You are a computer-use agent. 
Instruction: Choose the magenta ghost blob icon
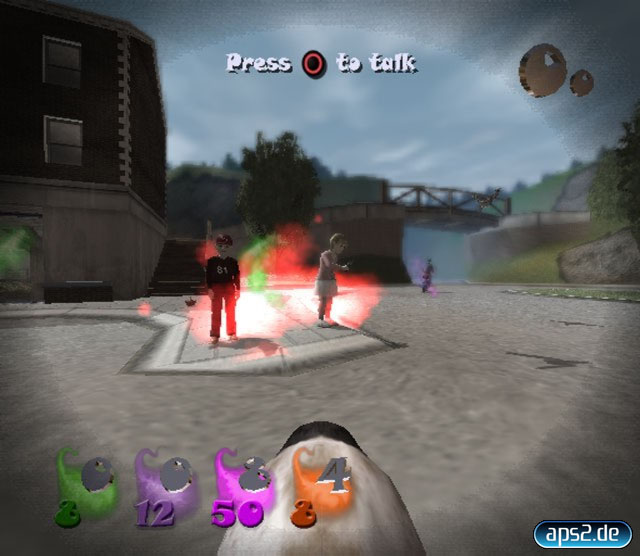(x=241, y=484)
